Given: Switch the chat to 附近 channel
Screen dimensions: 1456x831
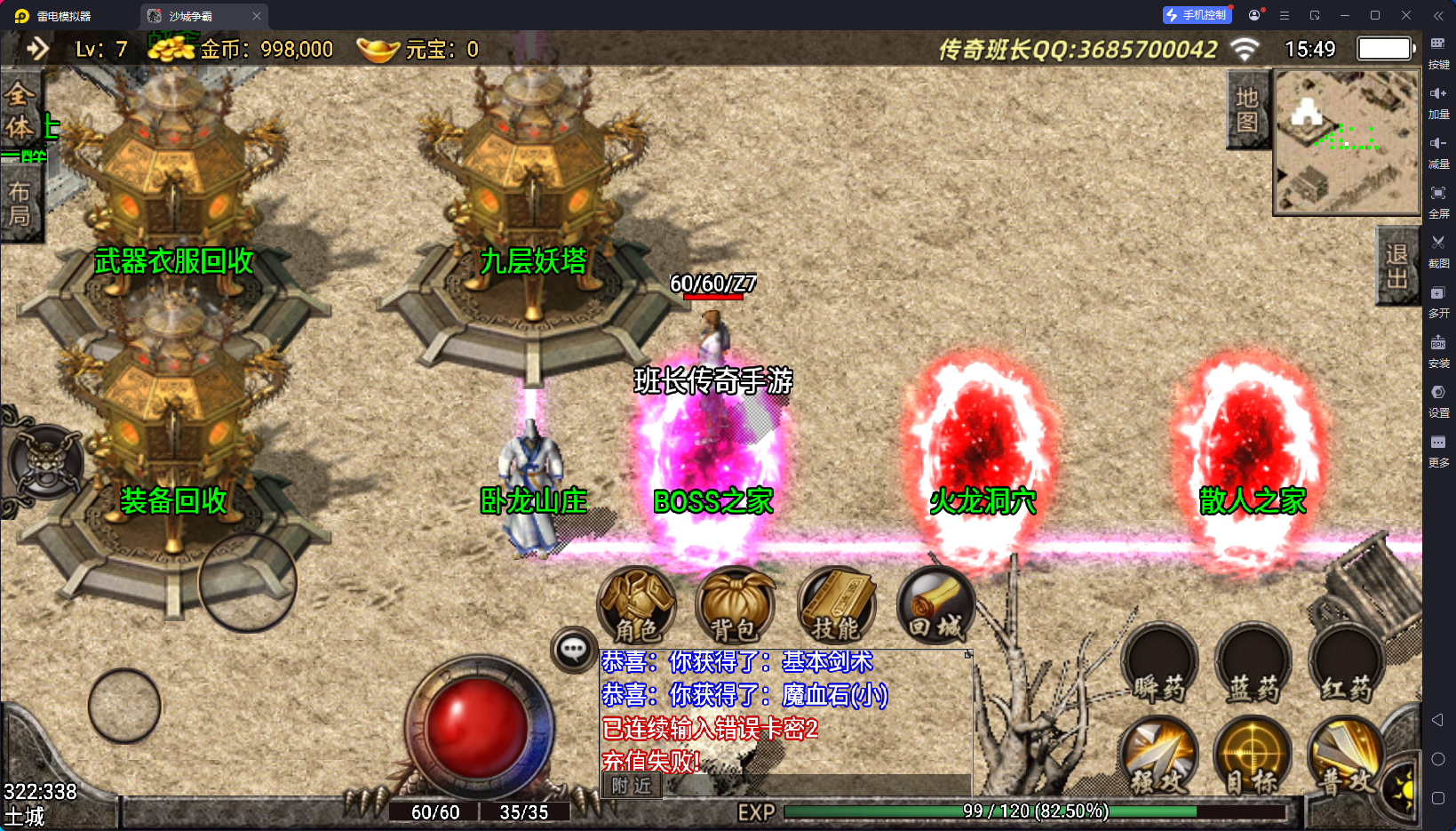Looking at the screenshot, I should 632,786.
